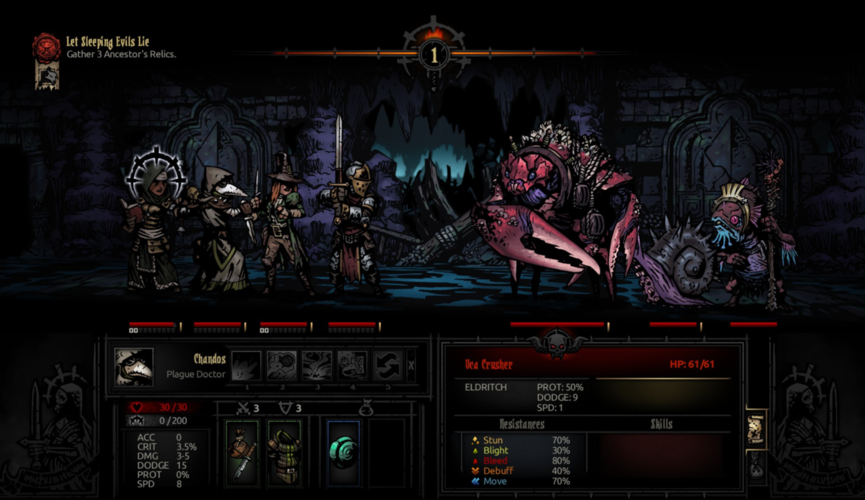This screenshot has height=500, width=865.
Task: Pass the turn with the X button
Action: click(411, 366)
